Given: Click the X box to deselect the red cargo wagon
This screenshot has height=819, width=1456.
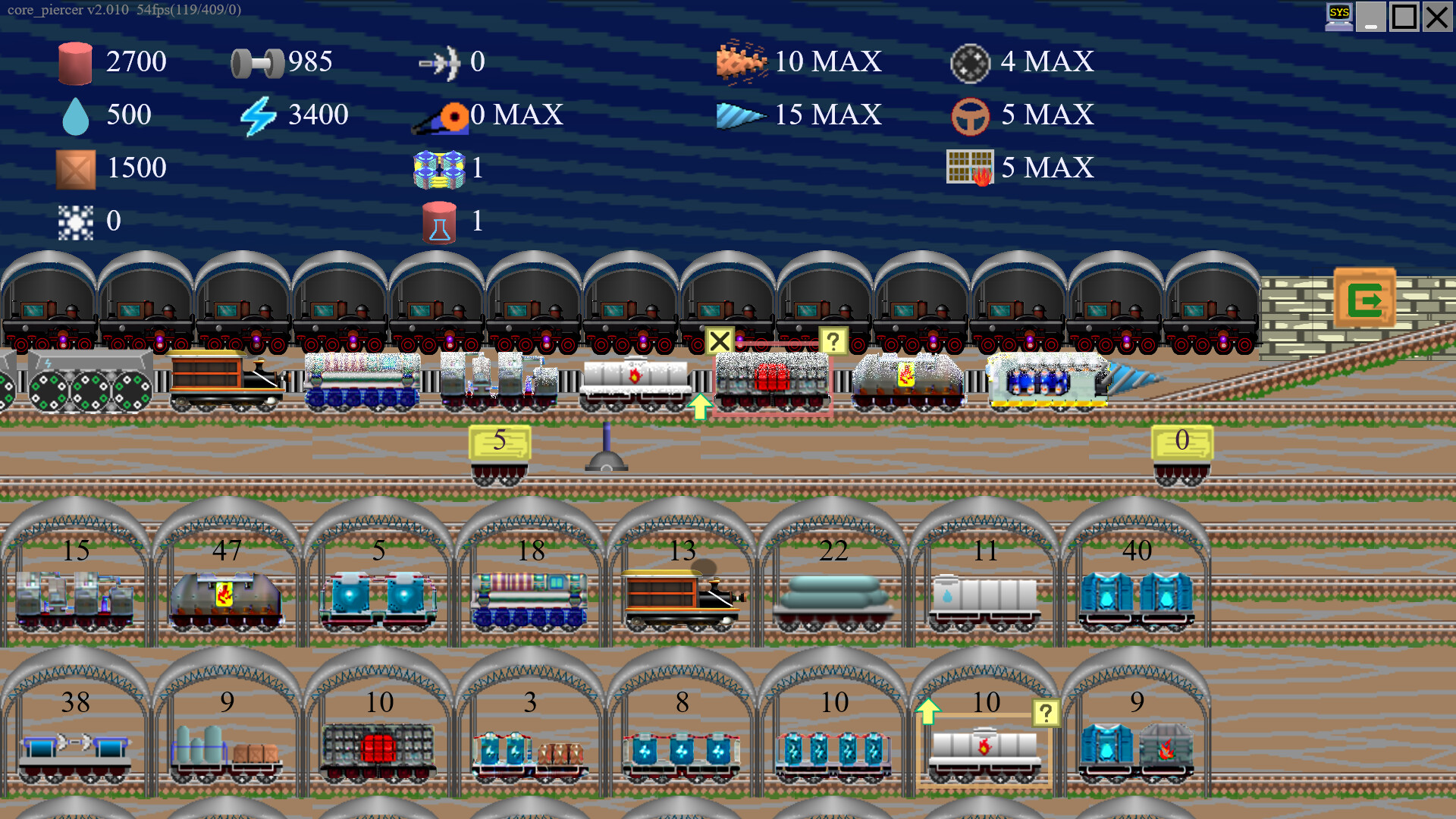Looking at the screenshot, I should point(720,341).
